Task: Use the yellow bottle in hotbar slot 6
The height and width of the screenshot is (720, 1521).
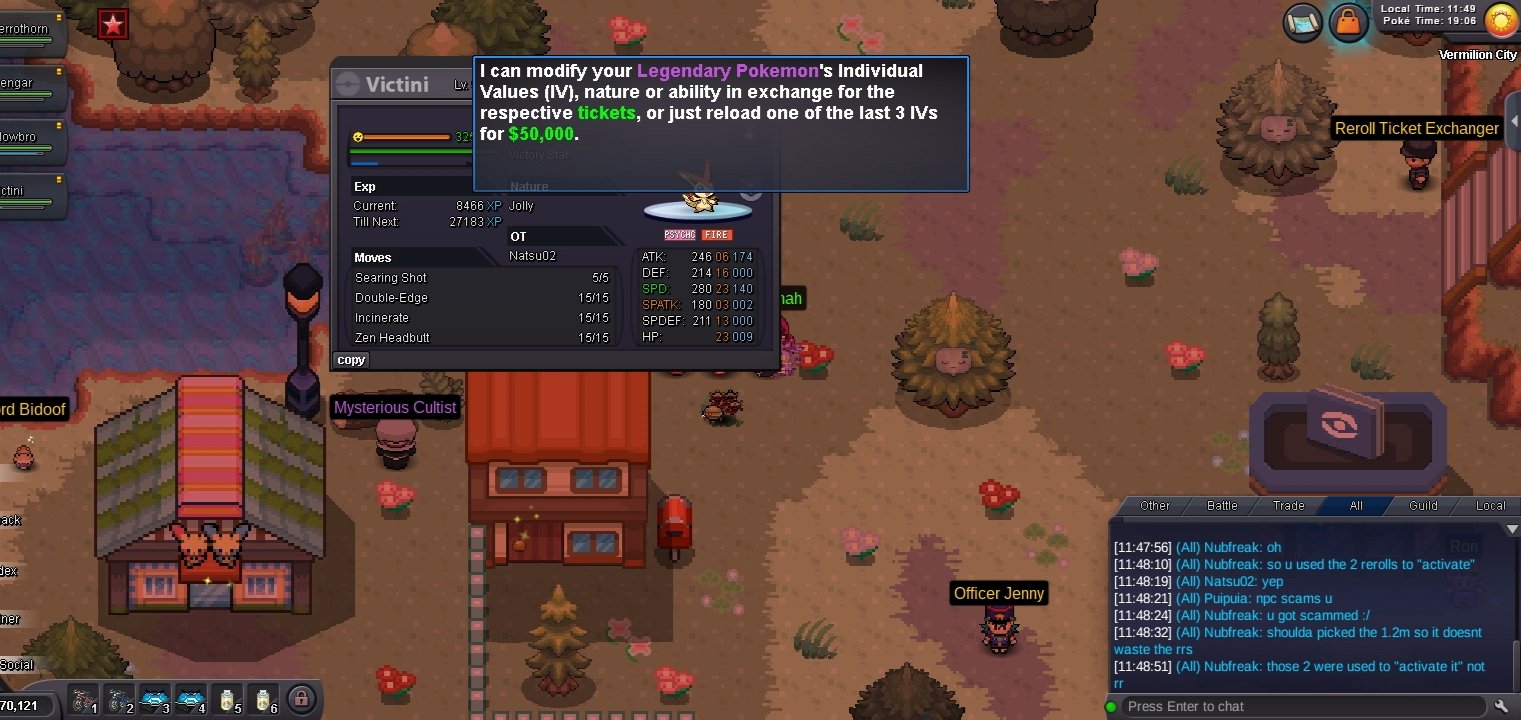Action: [x=262, y=699]
